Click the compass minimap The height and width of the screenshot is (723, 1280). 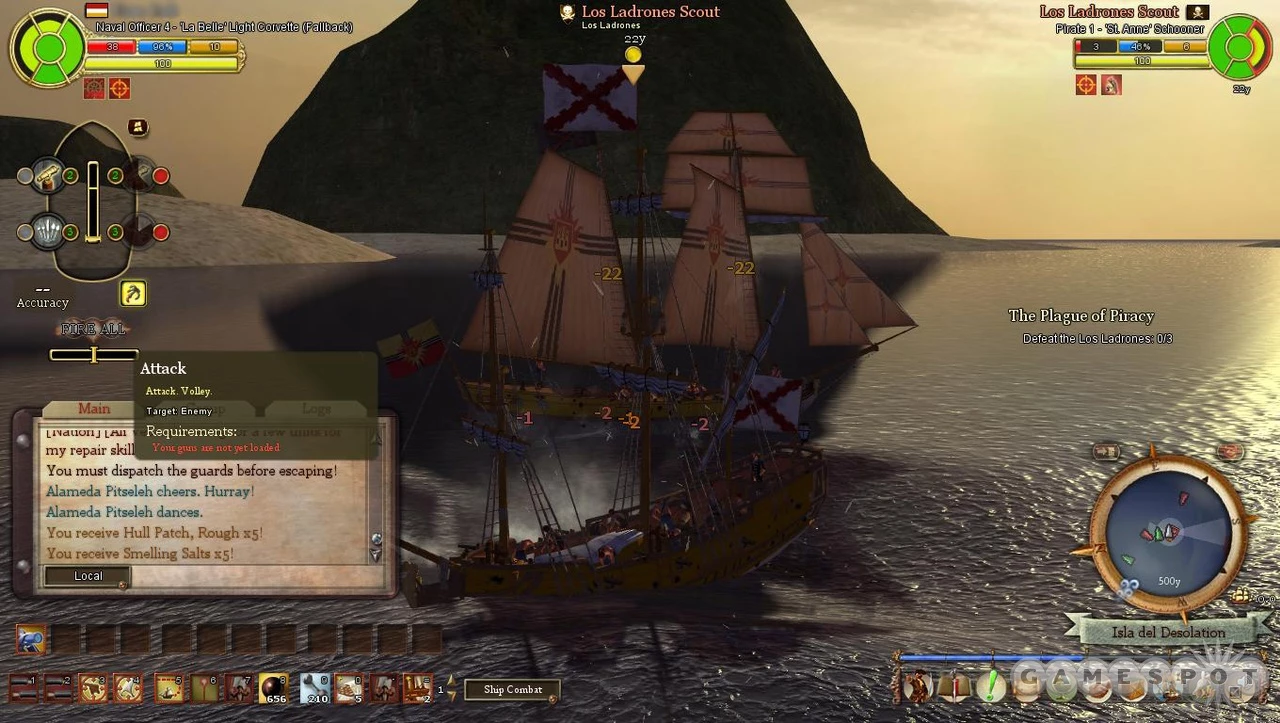1167,532
